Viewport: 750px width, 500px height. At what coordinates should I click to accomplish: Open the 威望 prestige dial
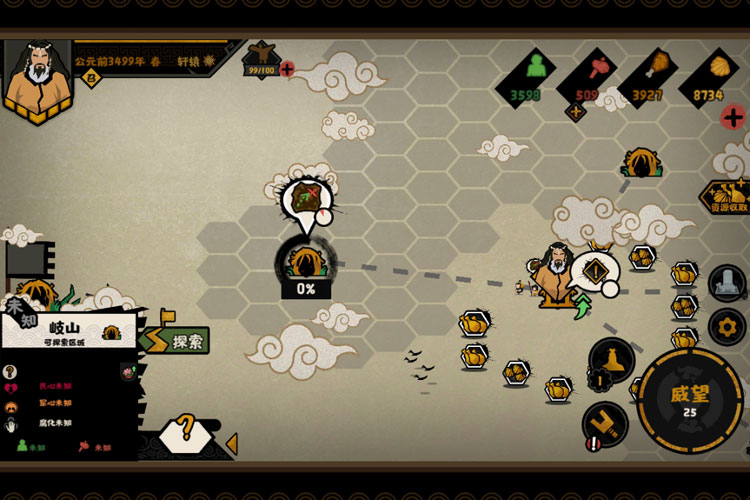pyautogui.click(x=690, y=400)
